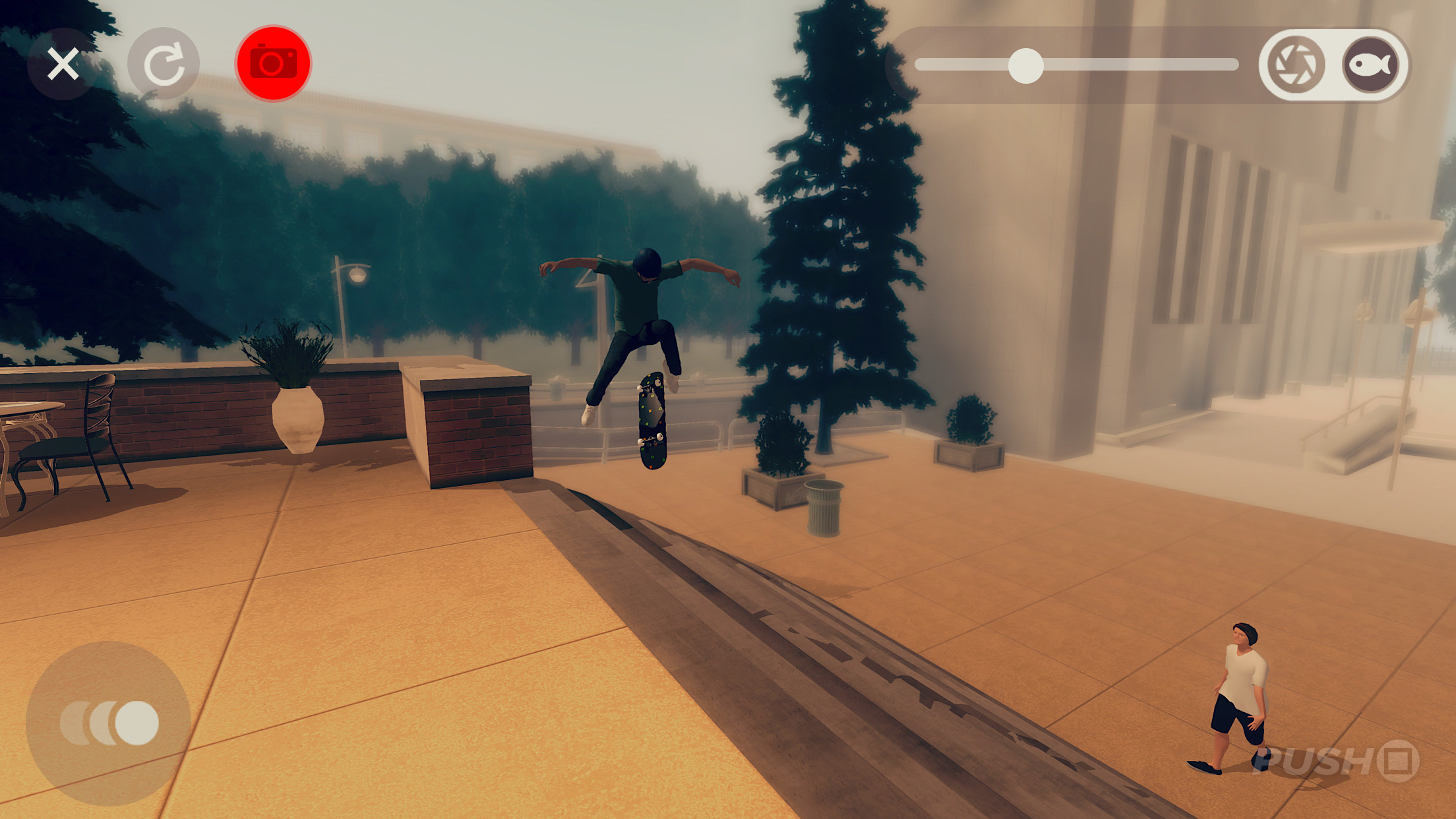This screenshot has width=1456, height=819.
Task: Switch the lens toggle to aperture mode
Action: coord(1295,64)
